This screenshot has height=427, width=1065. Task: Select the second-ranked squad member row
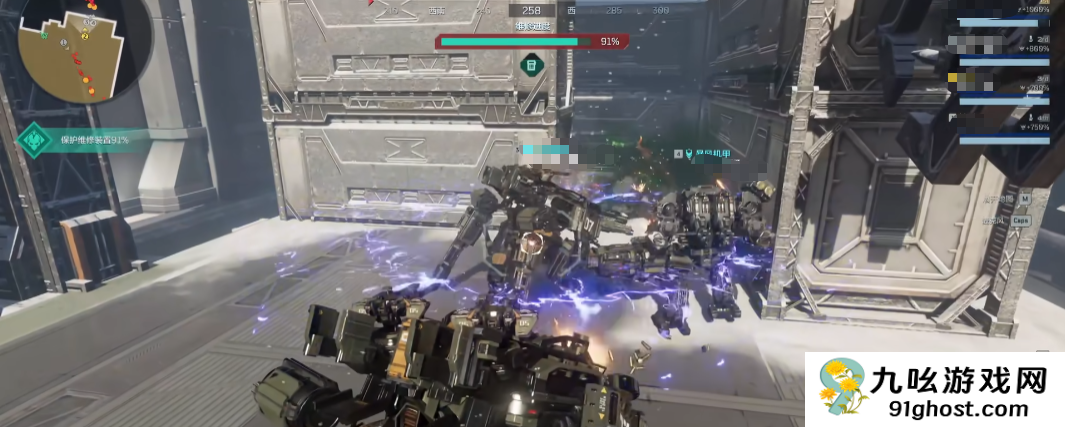1000,50
